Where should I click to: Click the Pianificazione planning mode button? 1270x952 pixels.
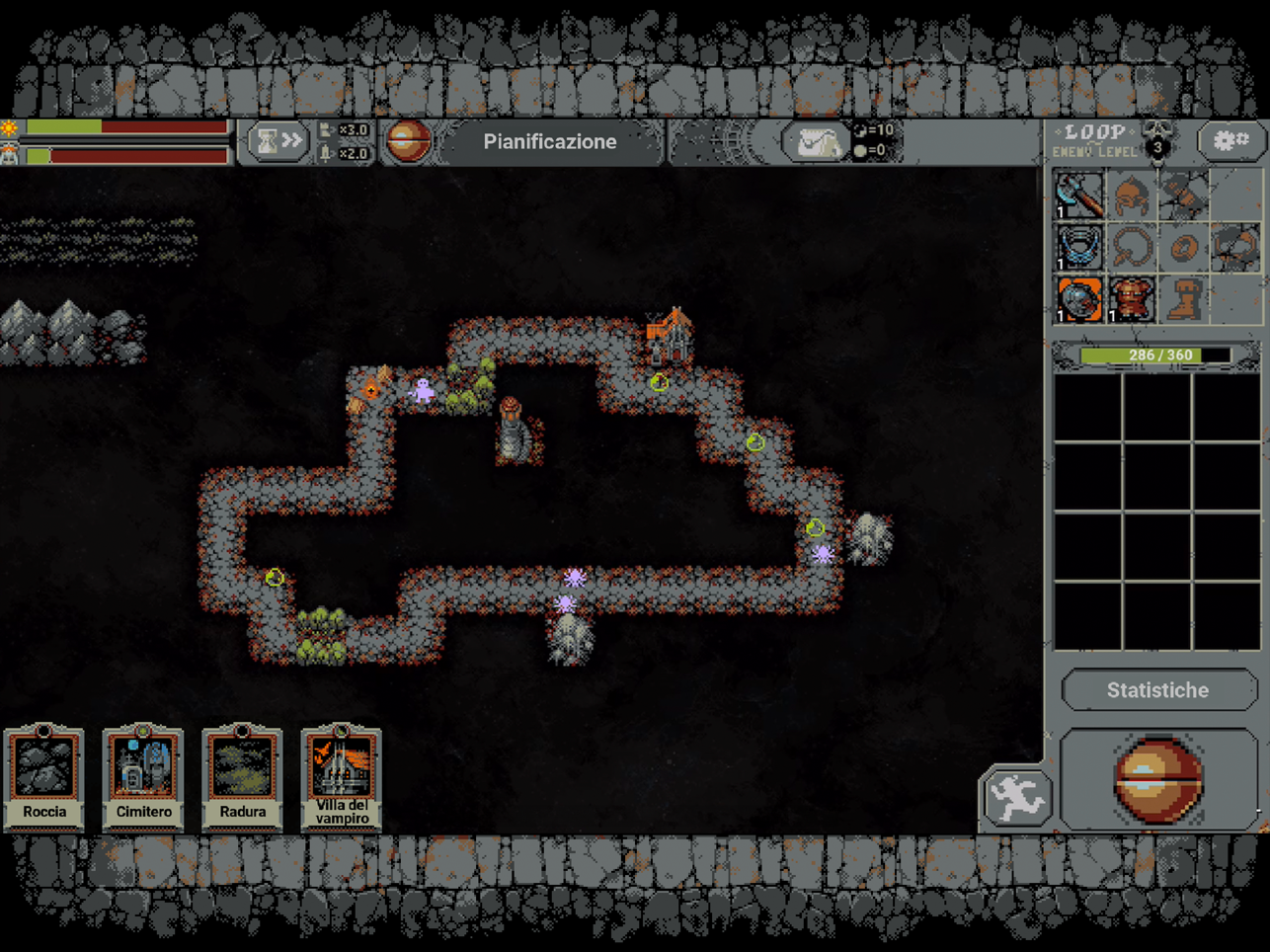[x=549, y=142]
